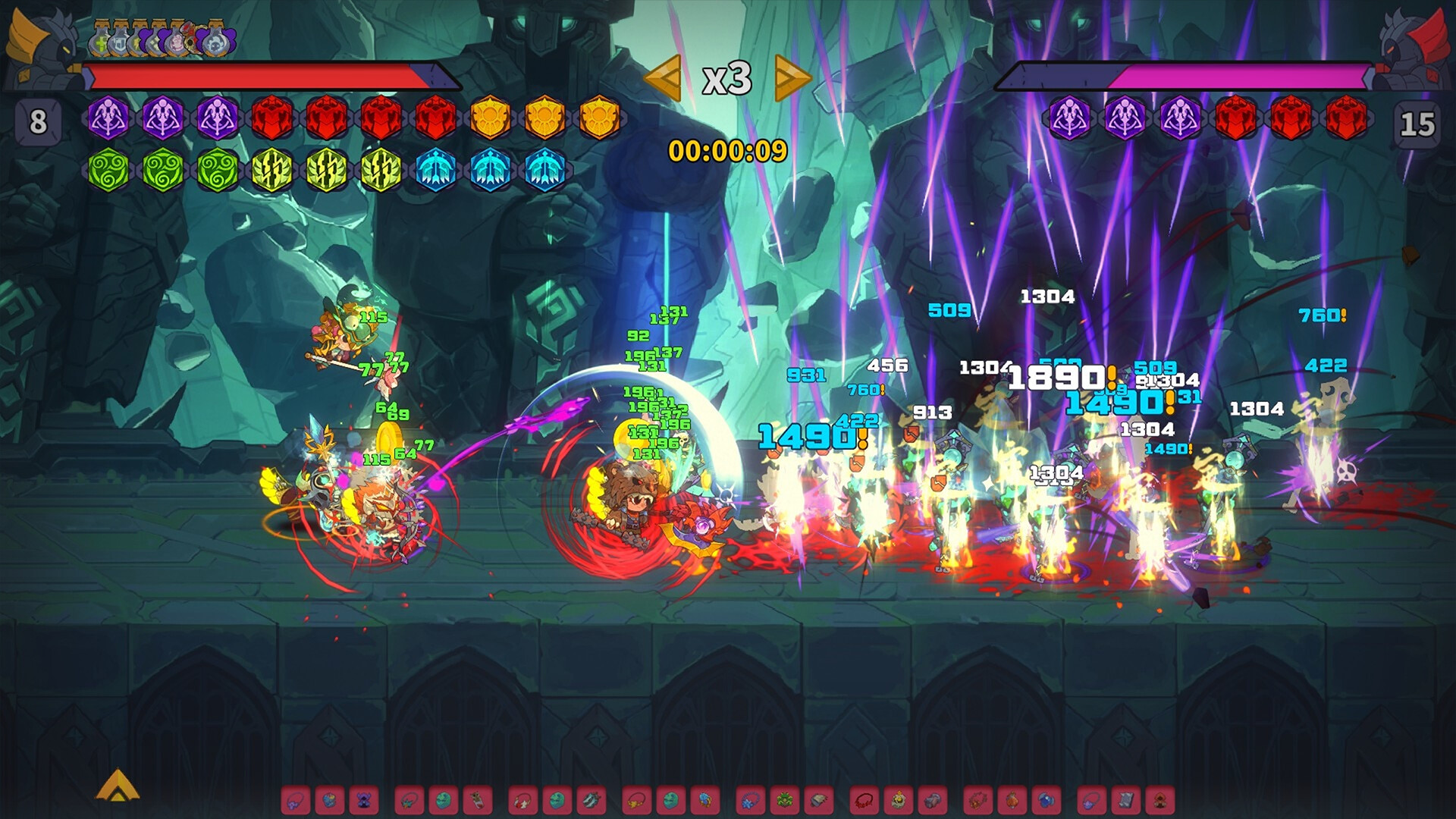Viewport: 1456px width, 819px height.
Task: Decrease battle speed with the left arrow
Action: 662,78
